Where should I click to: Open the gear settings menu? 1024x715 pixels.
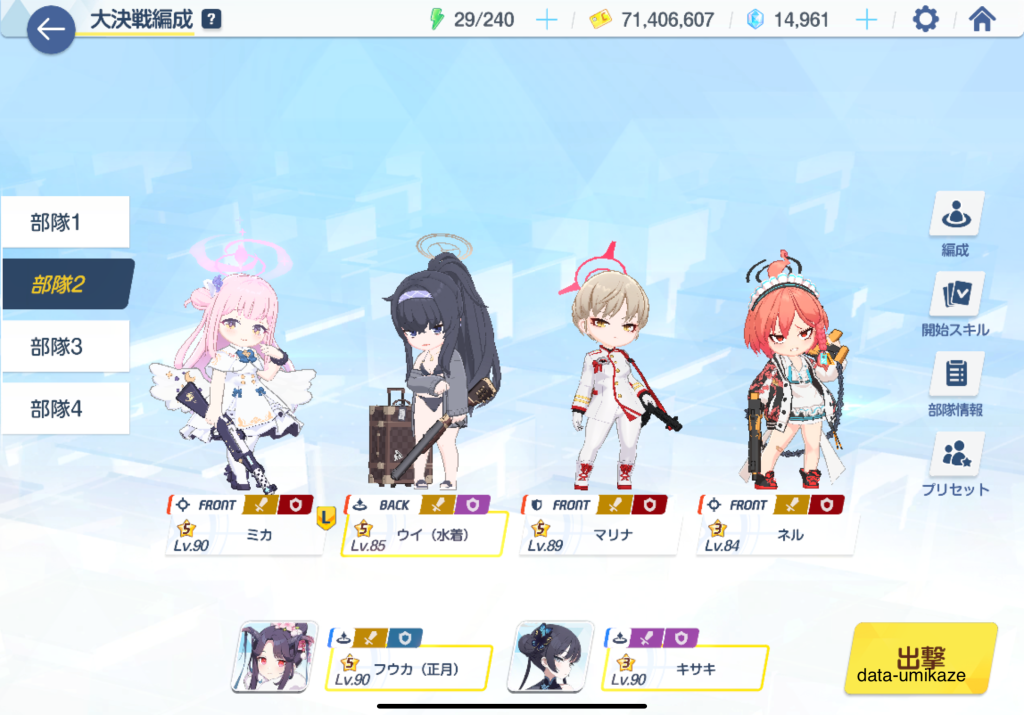[926, 19]
